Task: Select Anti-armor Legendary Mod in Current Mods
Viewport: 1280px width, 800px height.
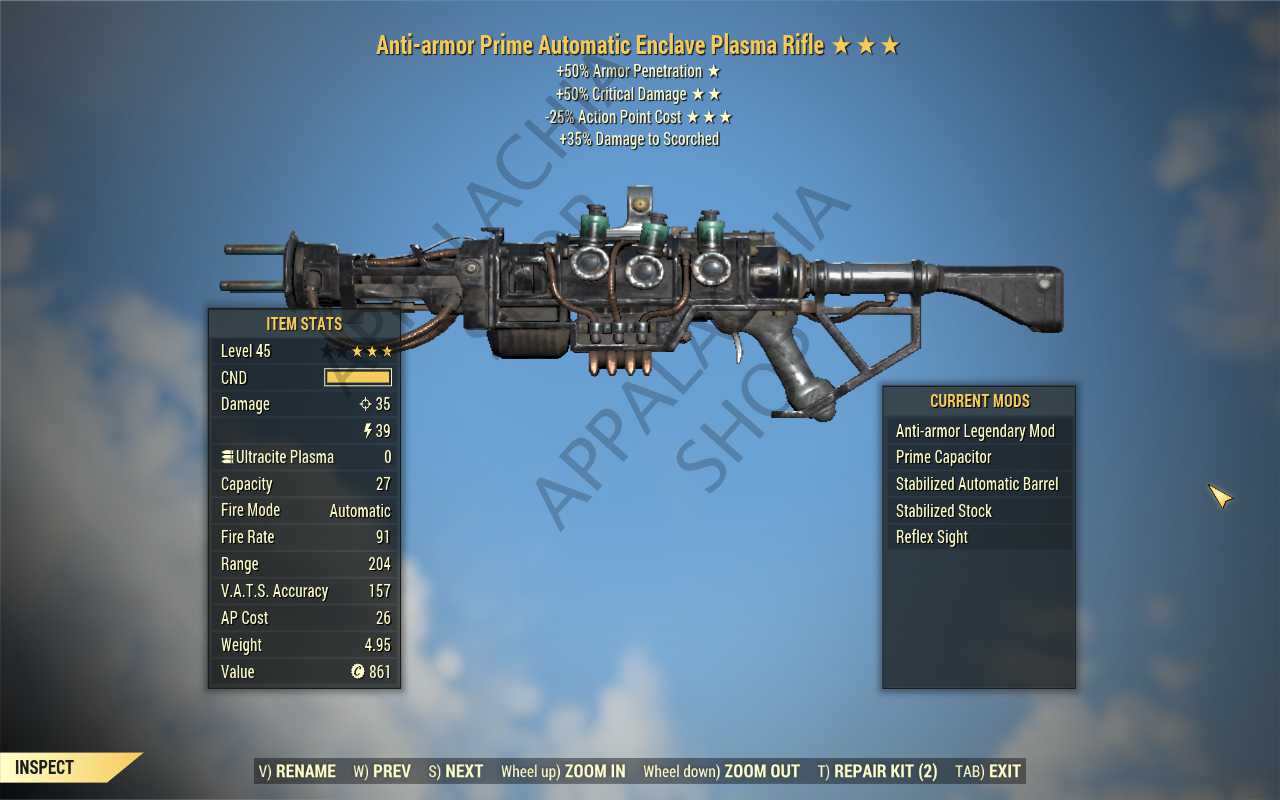Action: 975,430
